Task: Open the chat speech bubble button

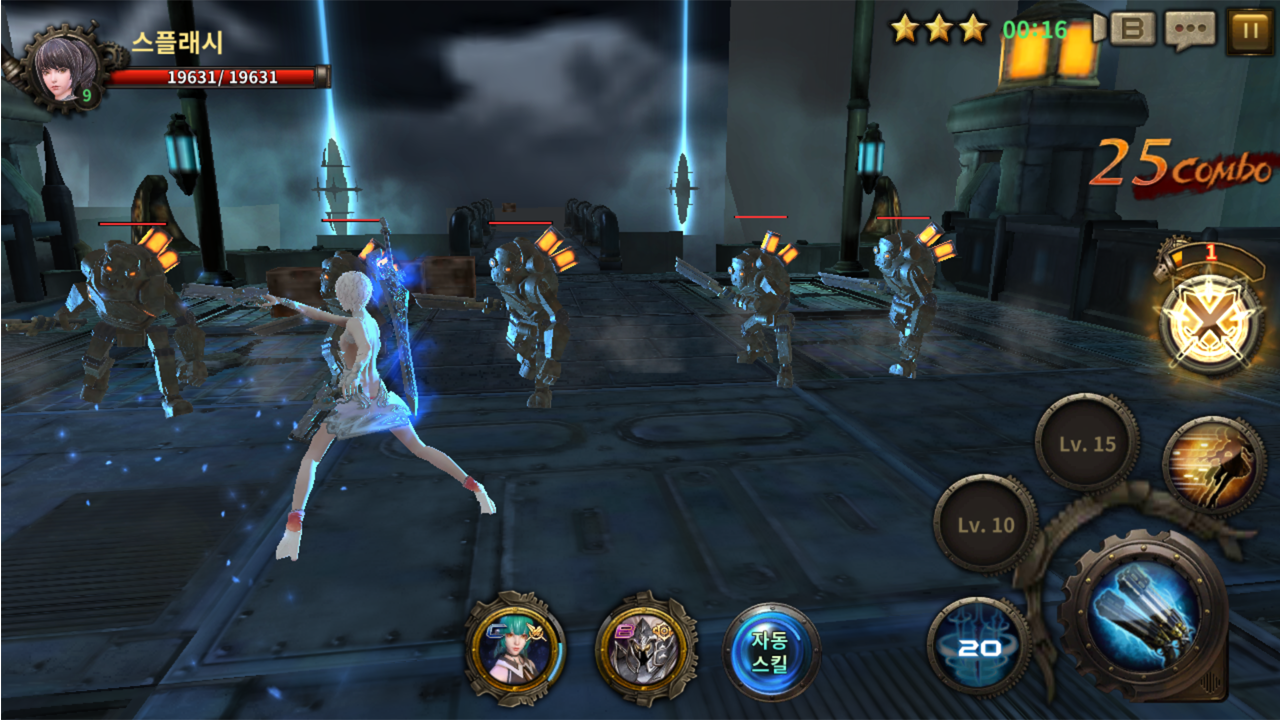Action: (1190, 30)
